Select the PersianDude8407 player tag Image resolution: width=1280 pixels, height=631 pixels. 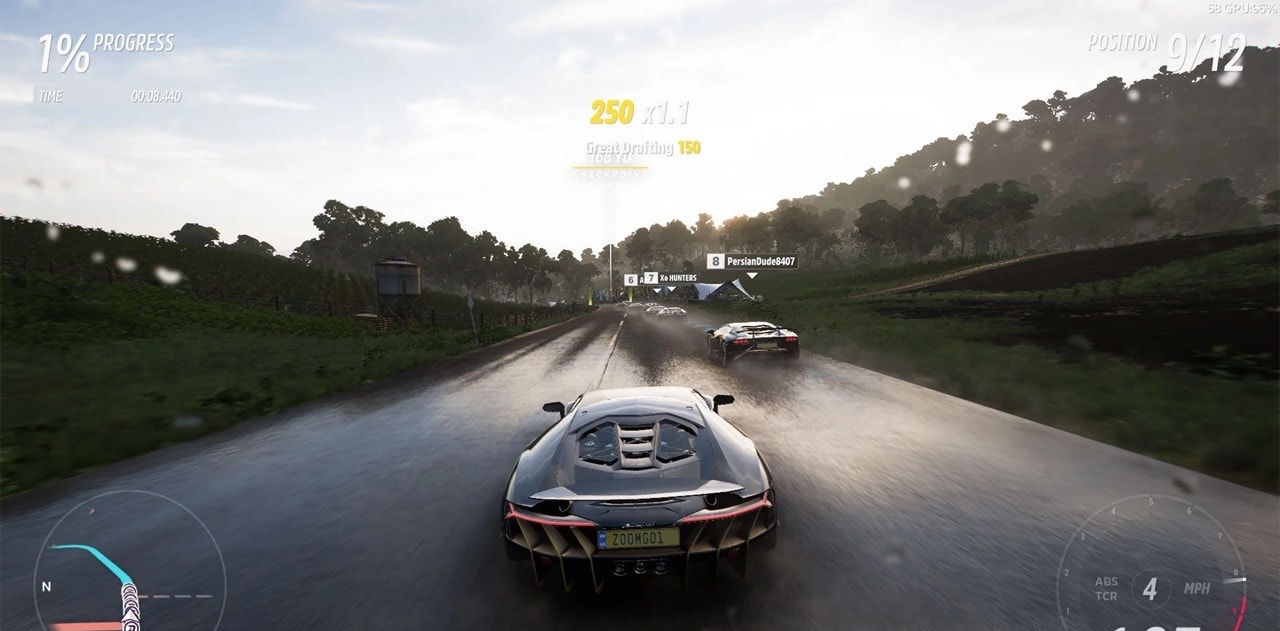coord(752,261)
